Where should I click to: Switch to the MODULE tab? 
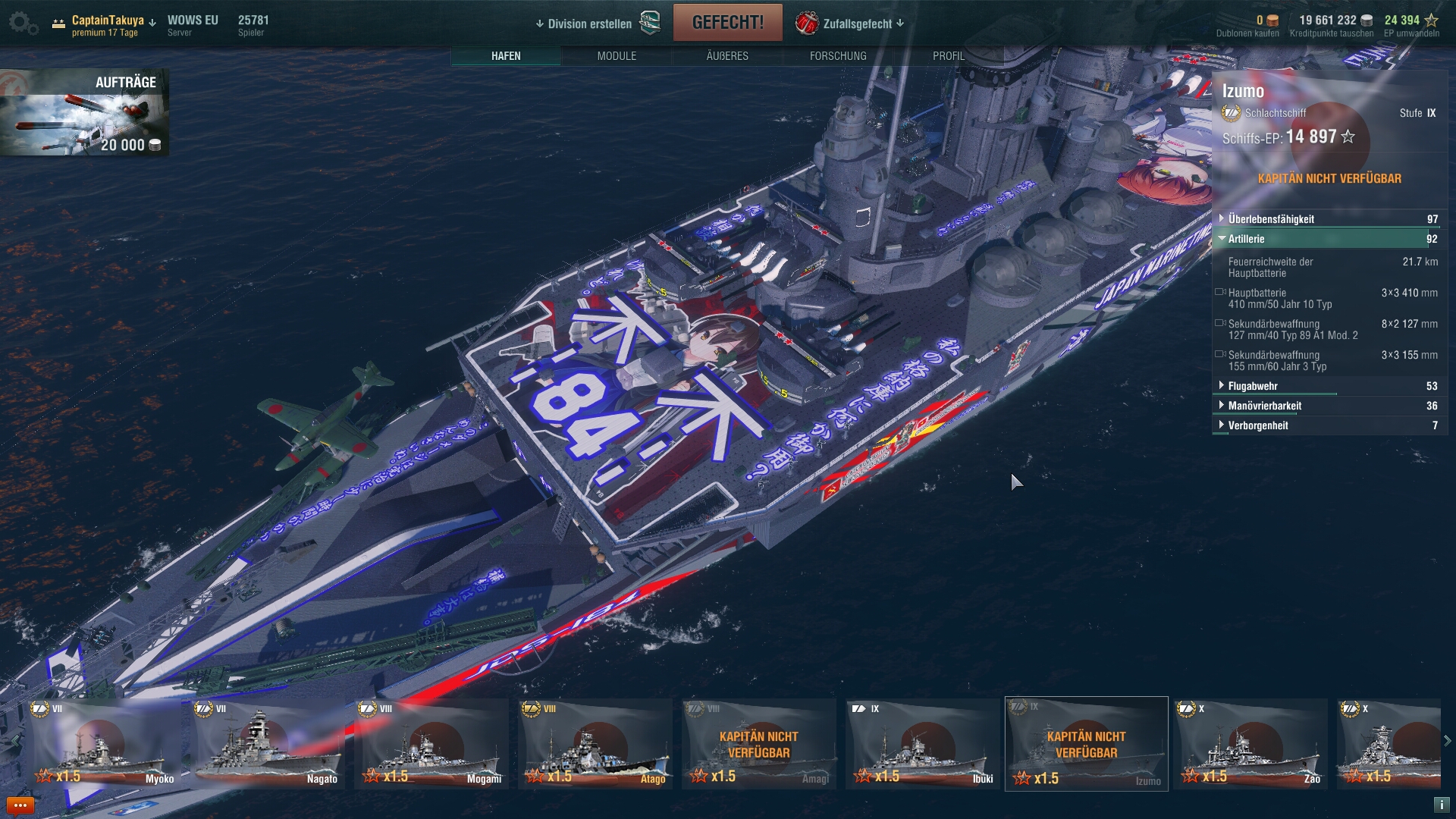(617, 56)
